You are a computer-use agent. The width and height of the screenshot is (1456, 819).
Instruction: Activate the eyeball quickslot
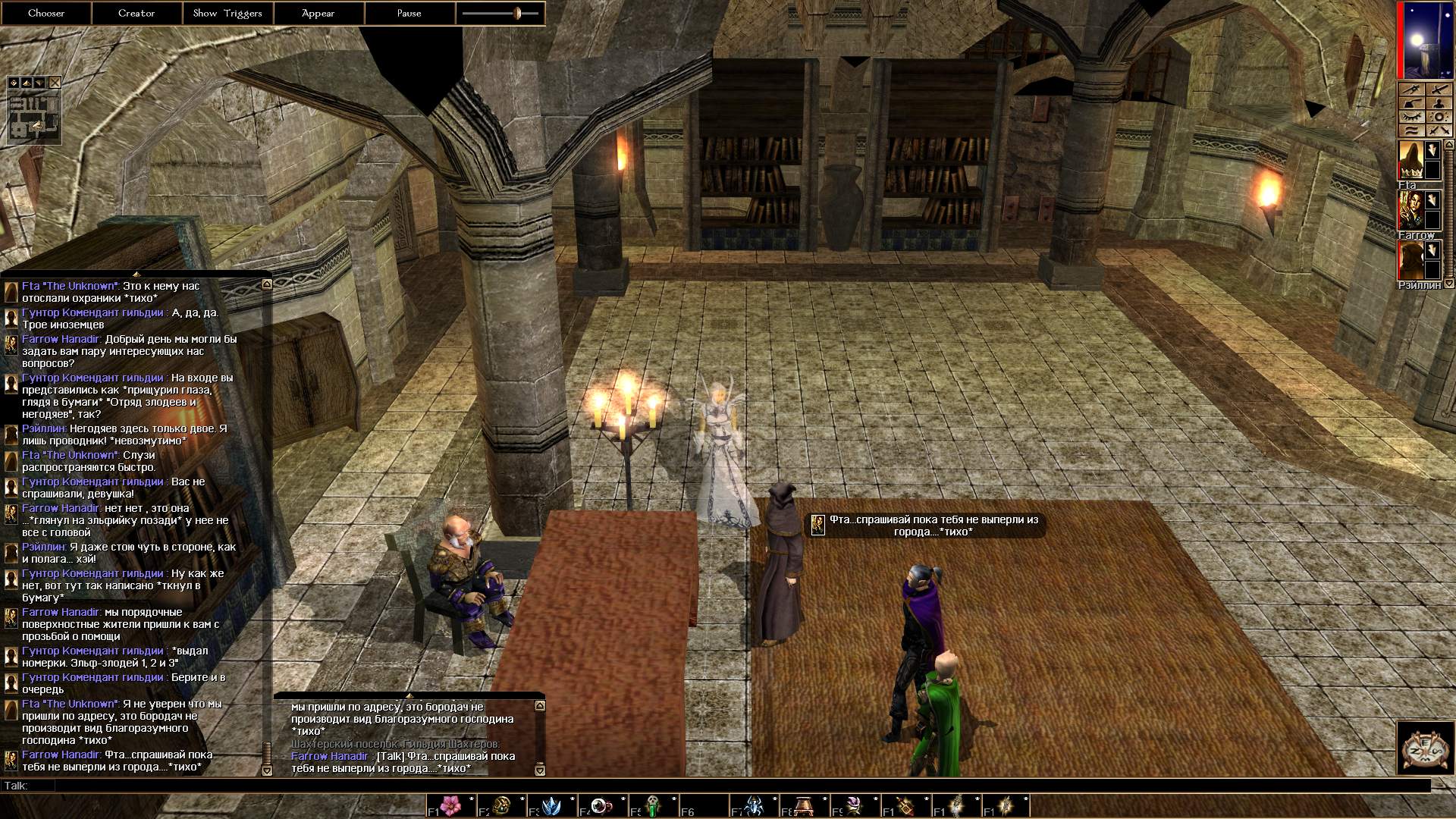coord(602,805)
